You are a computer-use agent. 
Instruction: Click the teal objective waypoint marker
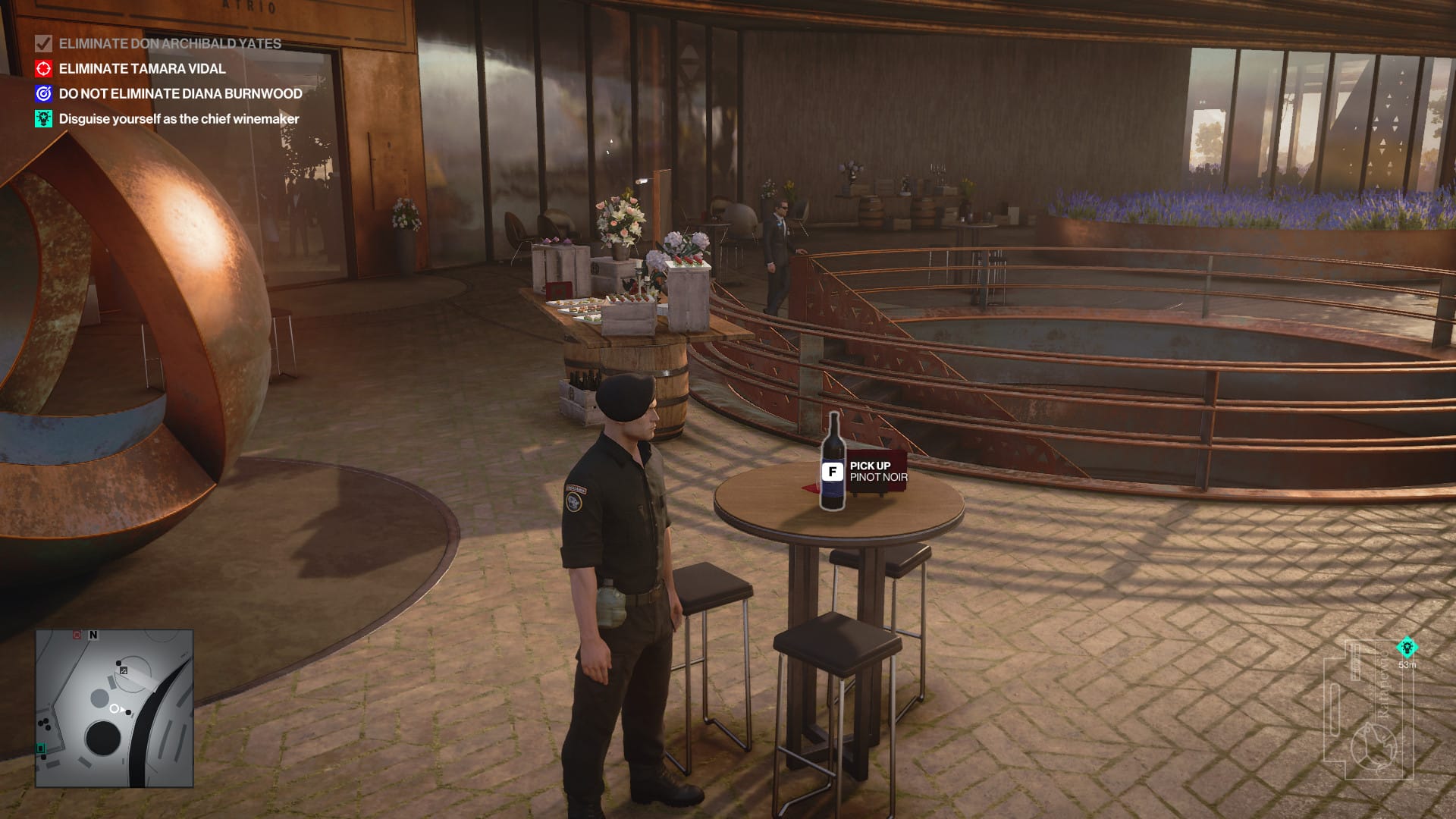[x=1407, y=648]
